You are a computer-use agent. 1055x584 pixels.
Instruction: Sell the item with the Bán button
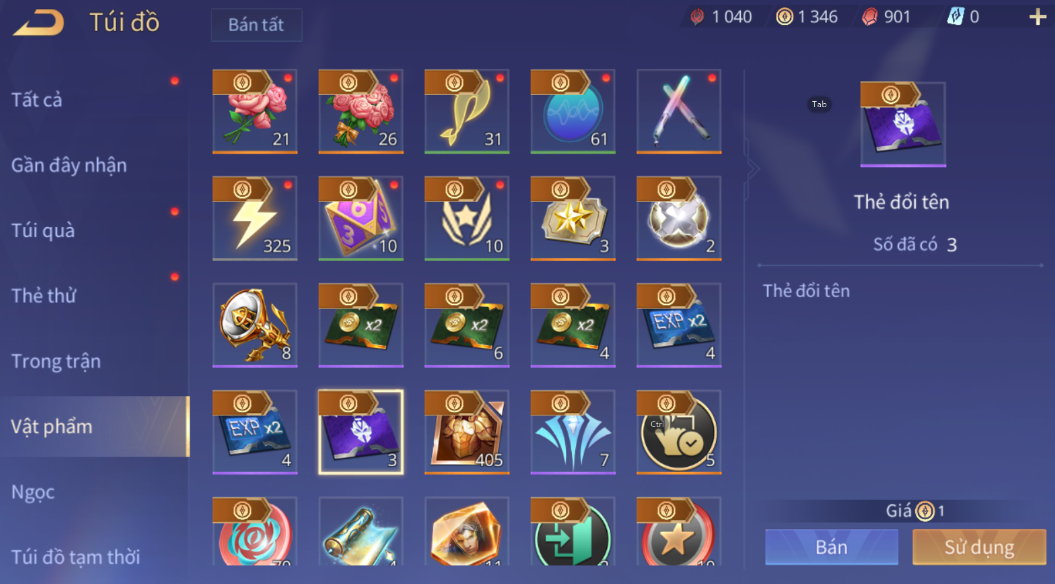[831, 547]
